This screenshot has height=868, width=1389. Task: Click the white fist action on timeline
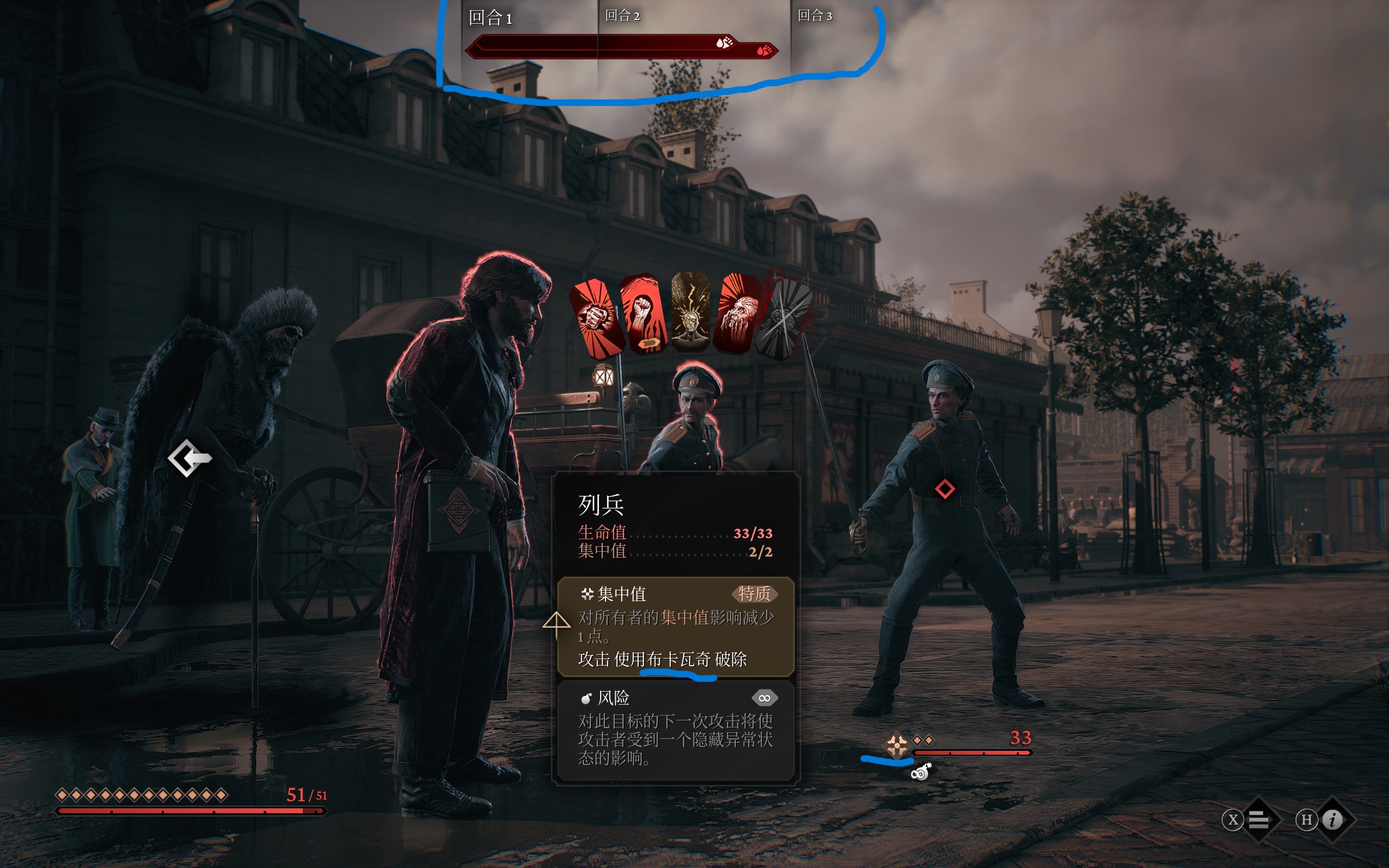[724, 42]
